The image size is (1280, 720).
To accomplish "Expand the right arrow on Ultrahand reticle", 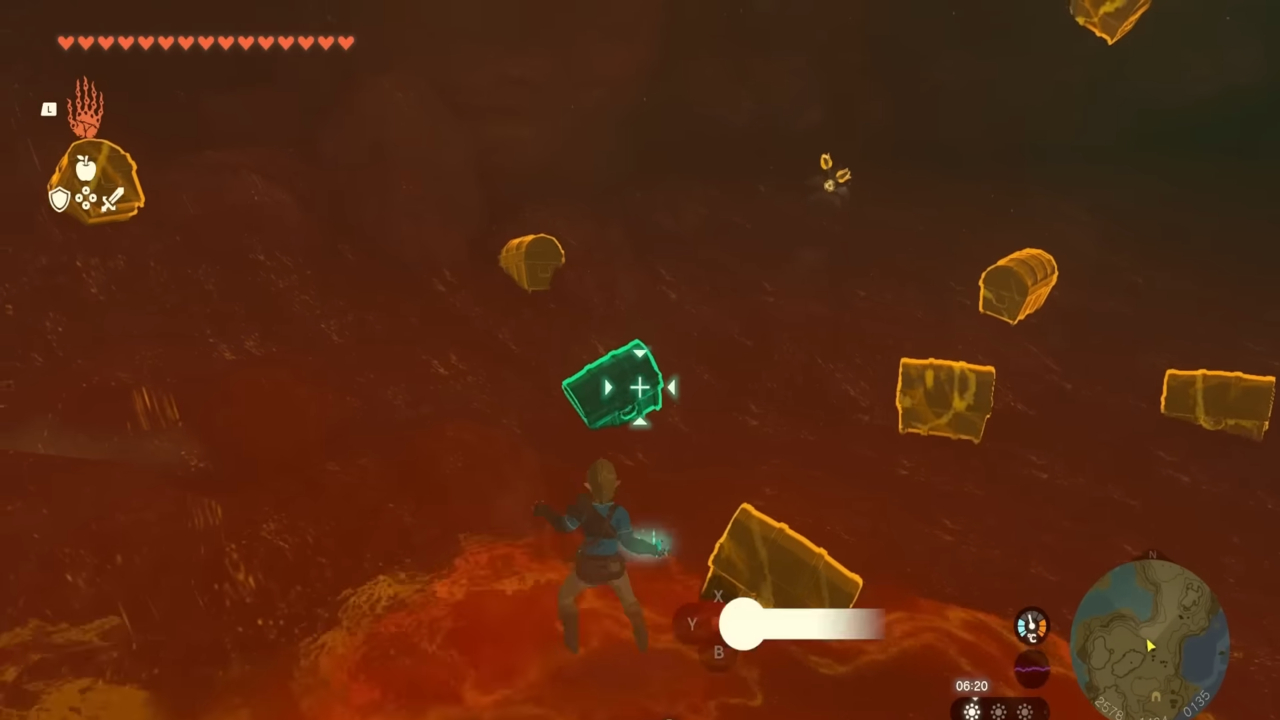I will [672, 388].
